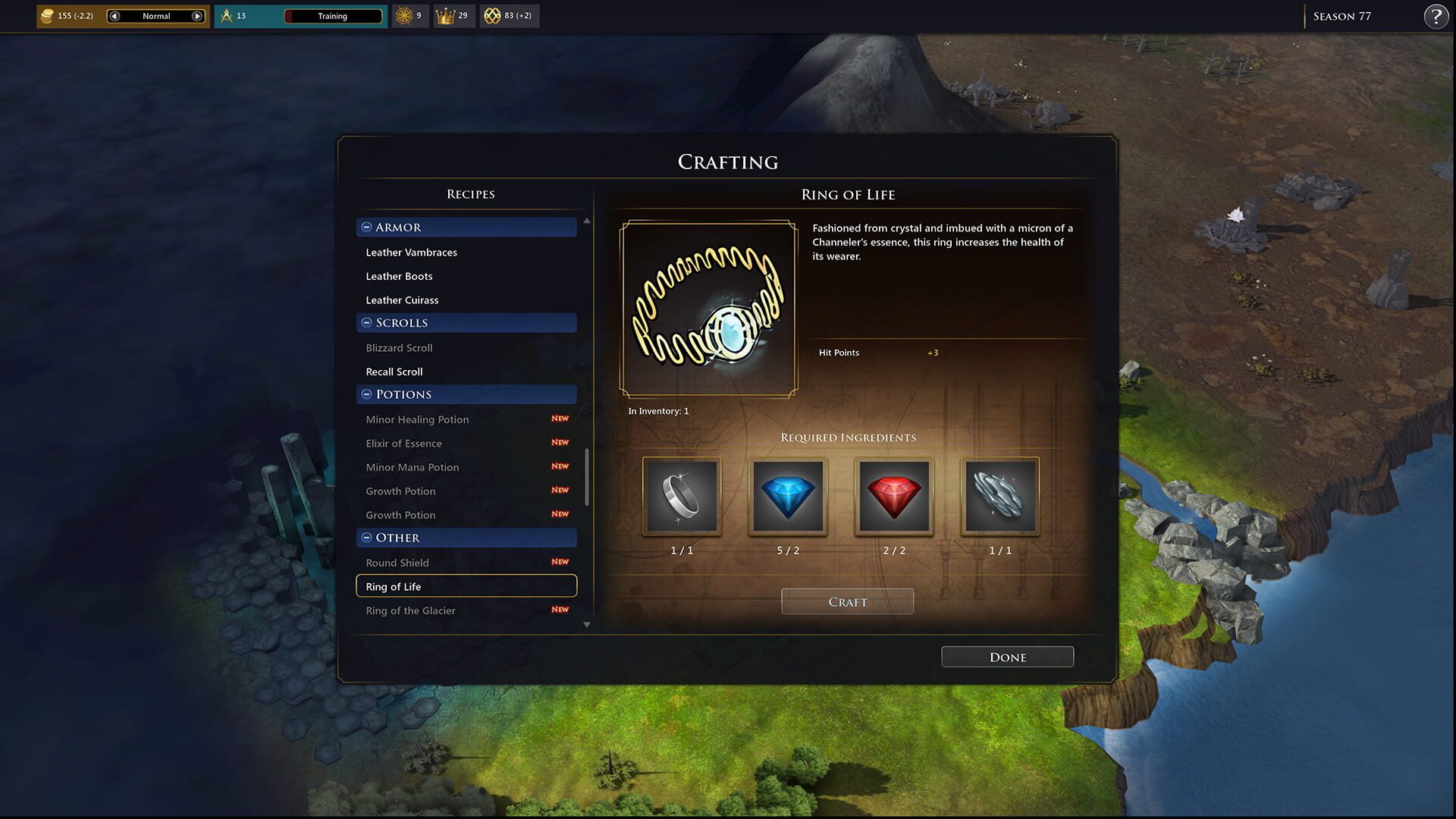Click the research compass icon showing 13
Screen dimensions: 1456x819
point(225,14)
